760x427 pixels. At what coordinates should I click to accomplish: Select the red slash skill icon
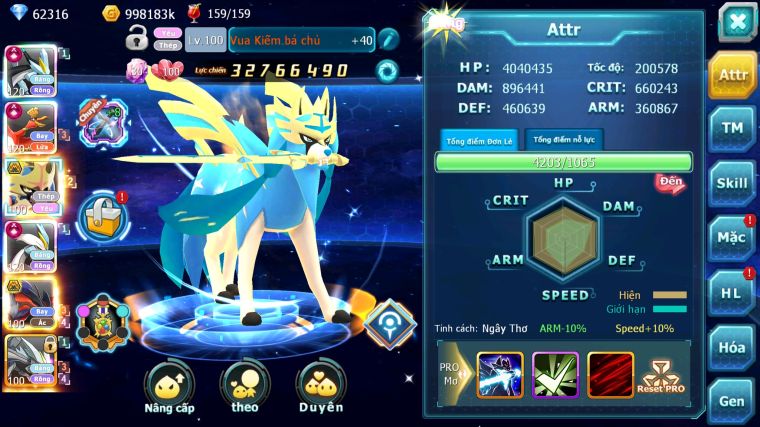click(610, 375)
